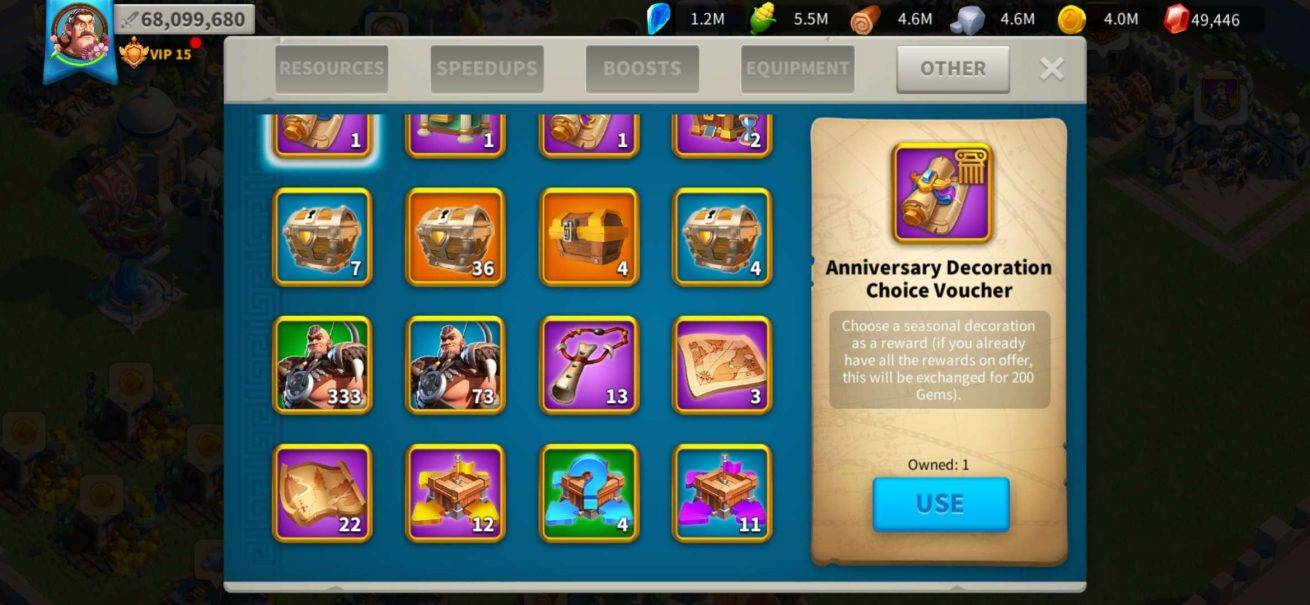Select the Equipment tab
Screen dimensions: 1310x605
[x=797, y=69]
